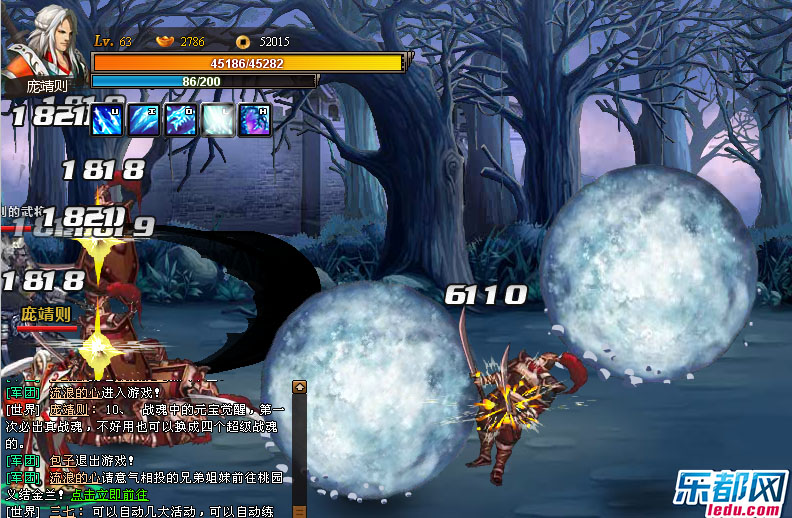Select the 三七 player name in world chat
This screenshot has width=792, height=518.
62,511
